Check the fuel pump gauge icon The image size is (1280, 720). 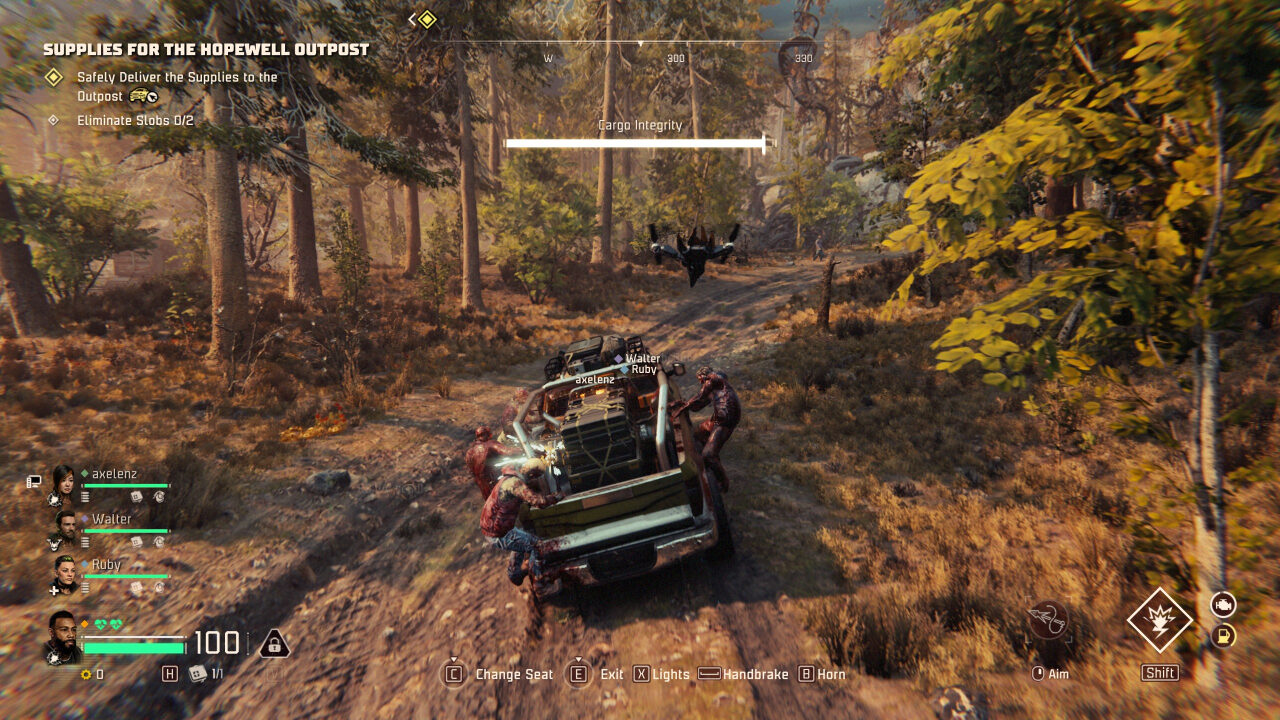click(1223, 636)
